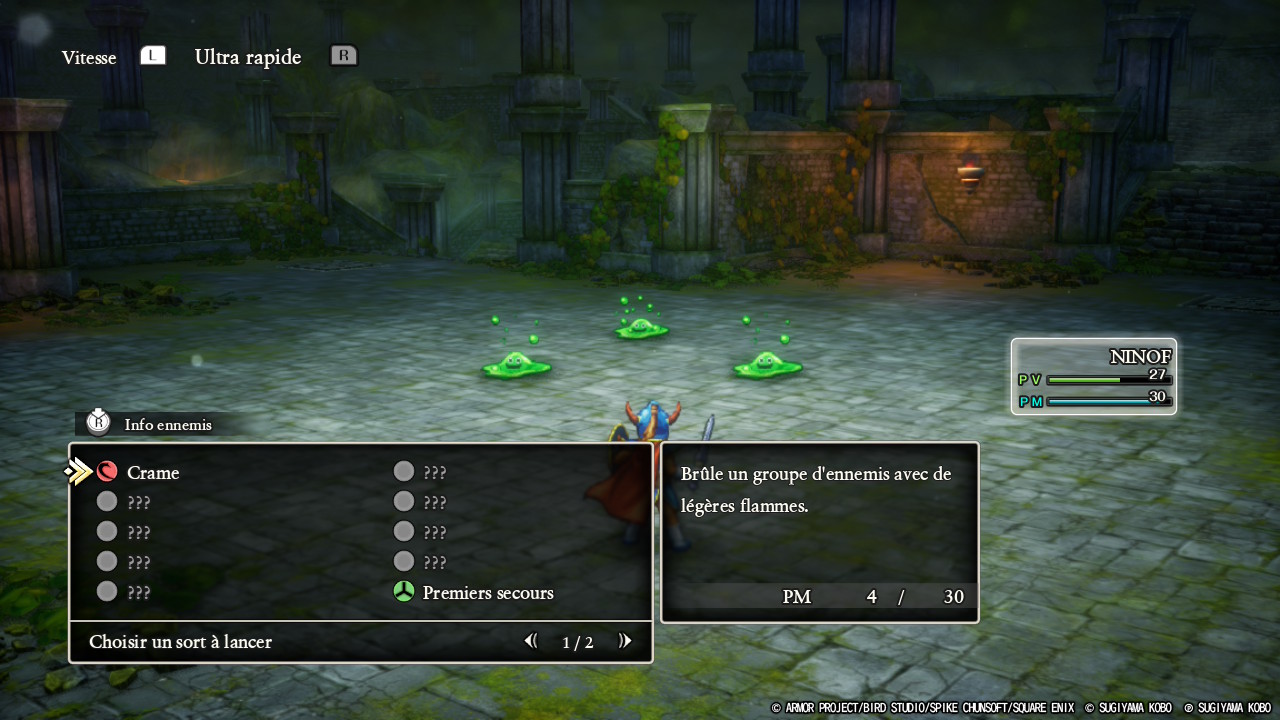Go to the next spell page arrow
1280x720 pixels.
625,641
